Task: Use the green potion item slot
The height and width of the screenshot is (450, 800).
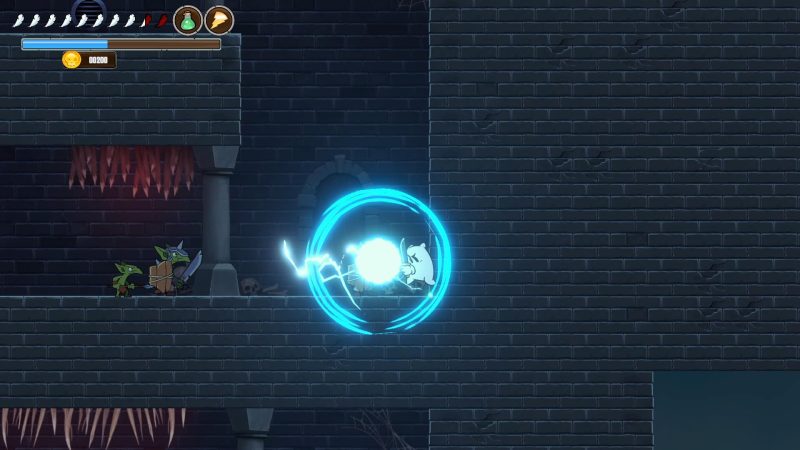Action: pos(188,20)
